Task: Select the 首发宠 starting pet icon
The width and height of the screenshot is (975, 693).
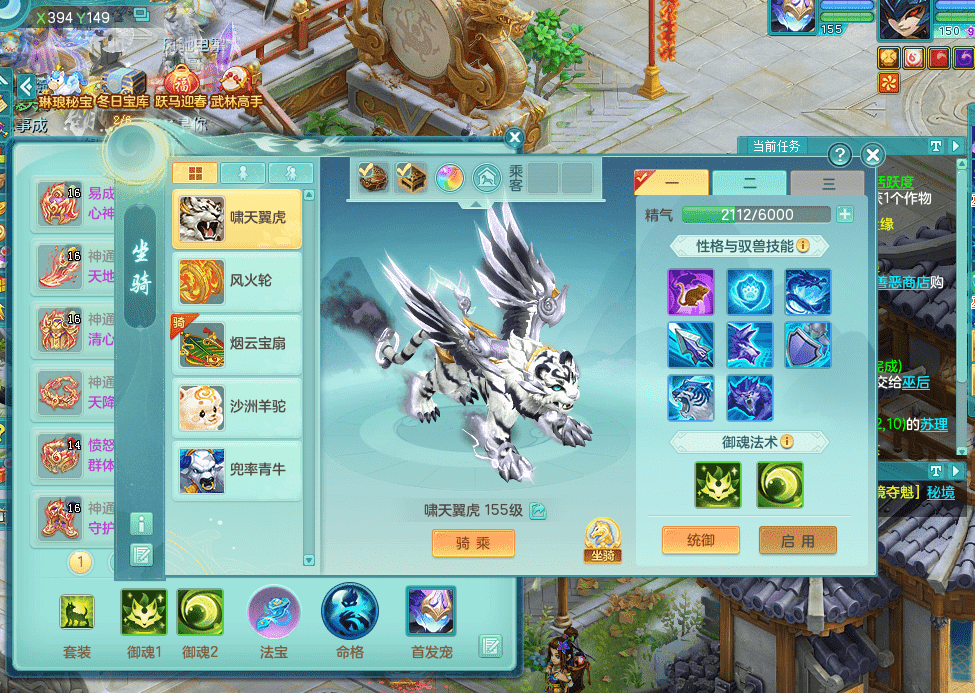Action: pyautogui.click(x=431, y=612)
